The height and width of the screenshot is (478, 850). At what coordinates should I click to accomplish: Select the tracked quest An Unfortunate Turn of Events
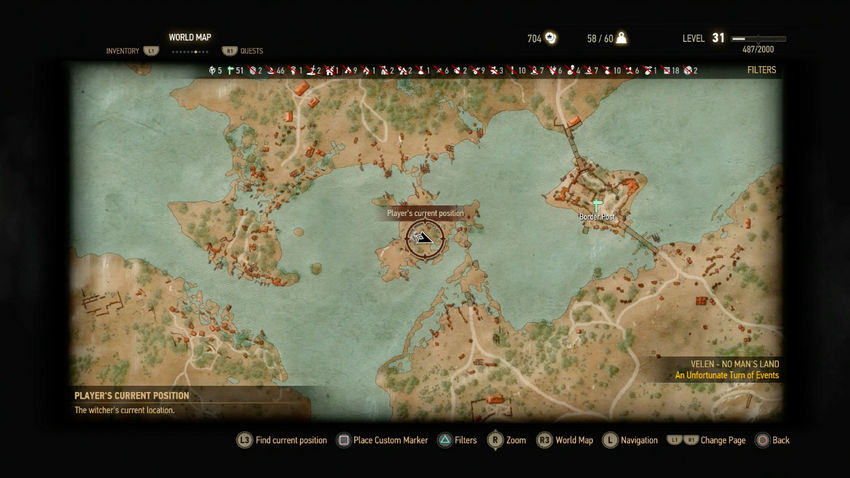726,376
